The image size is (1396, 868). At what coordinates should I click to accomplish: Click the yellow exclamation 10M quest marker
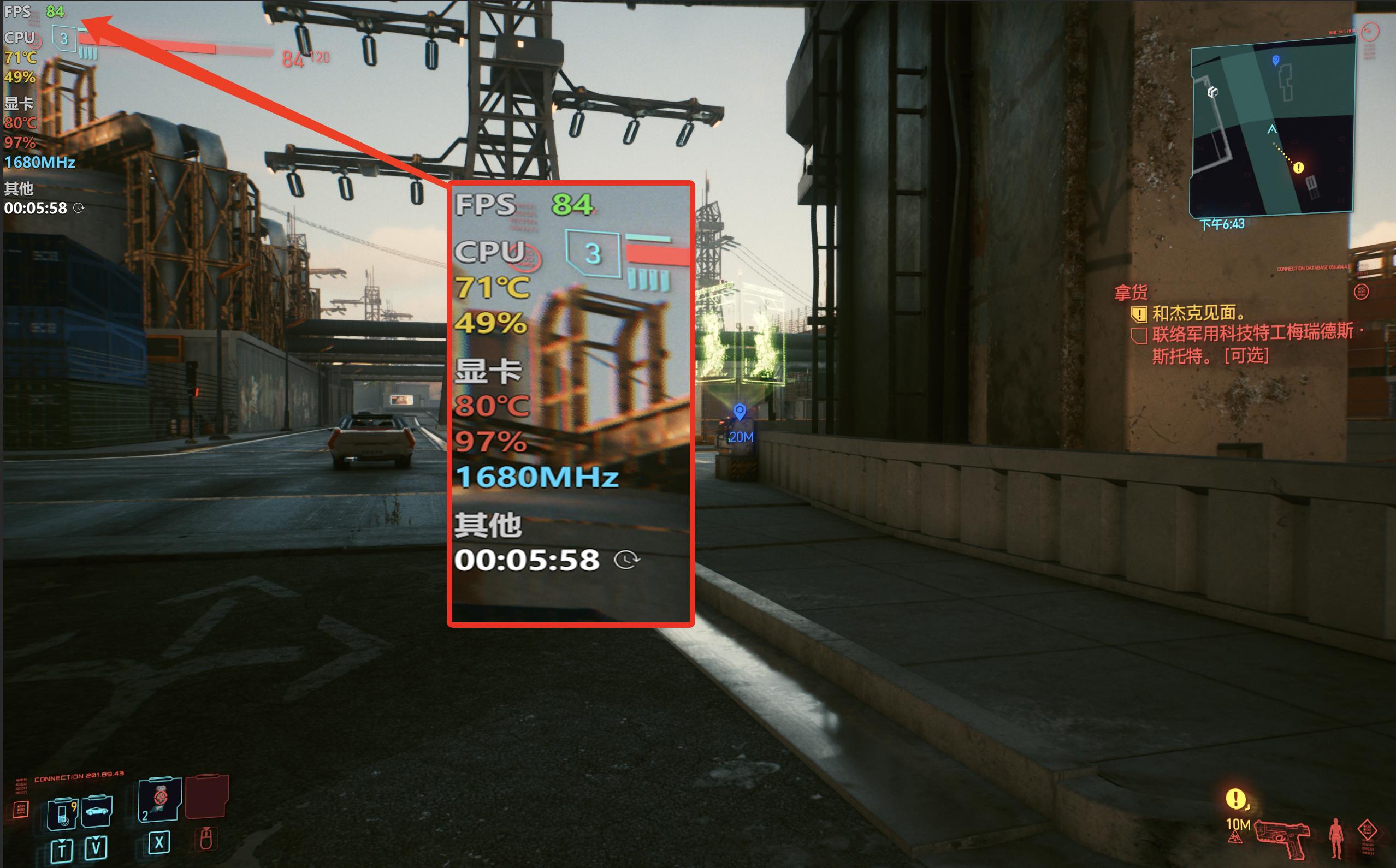coord(1235,799)
